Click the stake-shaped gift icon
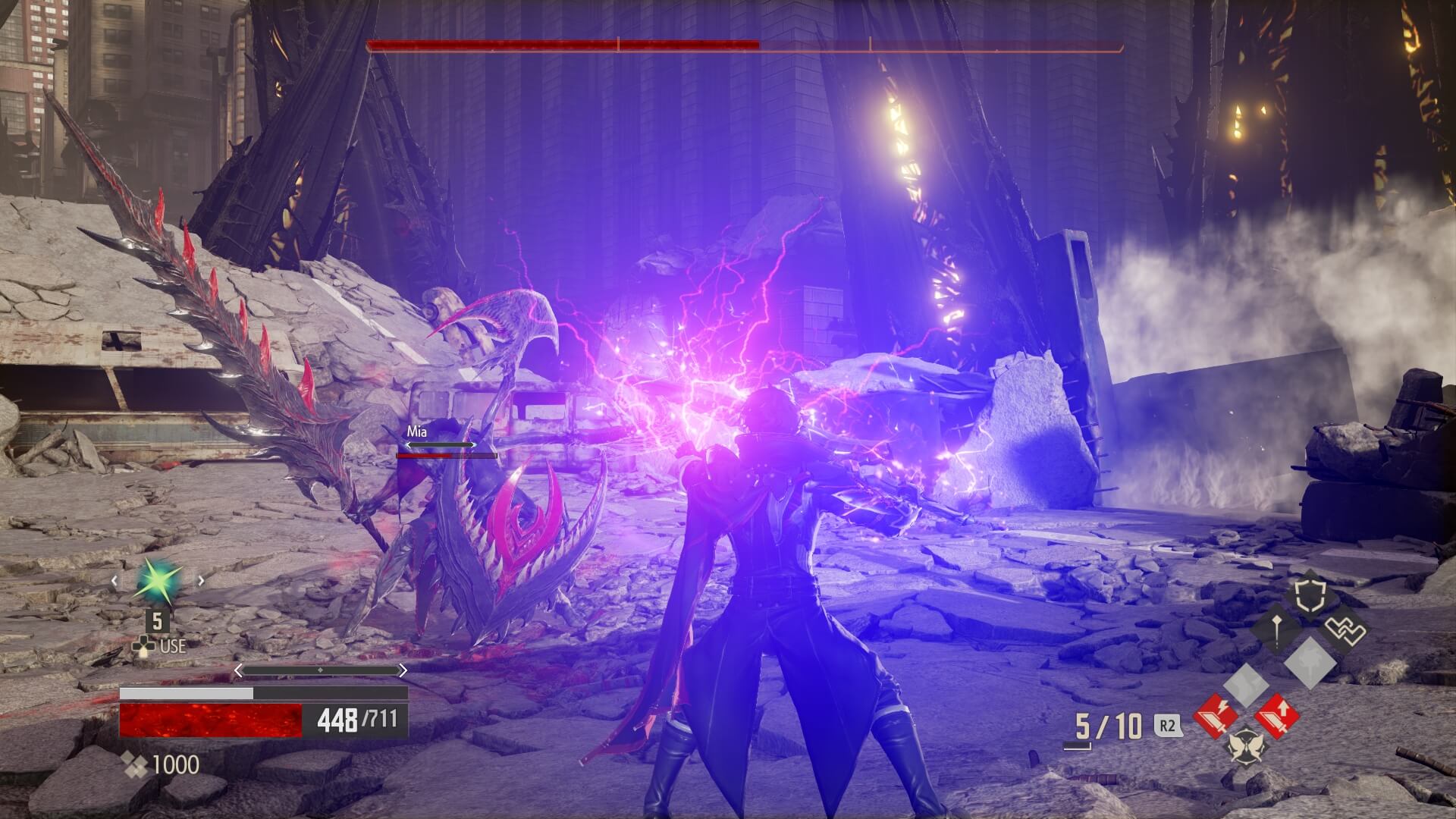1456x819 pixels. point(1276,628)
